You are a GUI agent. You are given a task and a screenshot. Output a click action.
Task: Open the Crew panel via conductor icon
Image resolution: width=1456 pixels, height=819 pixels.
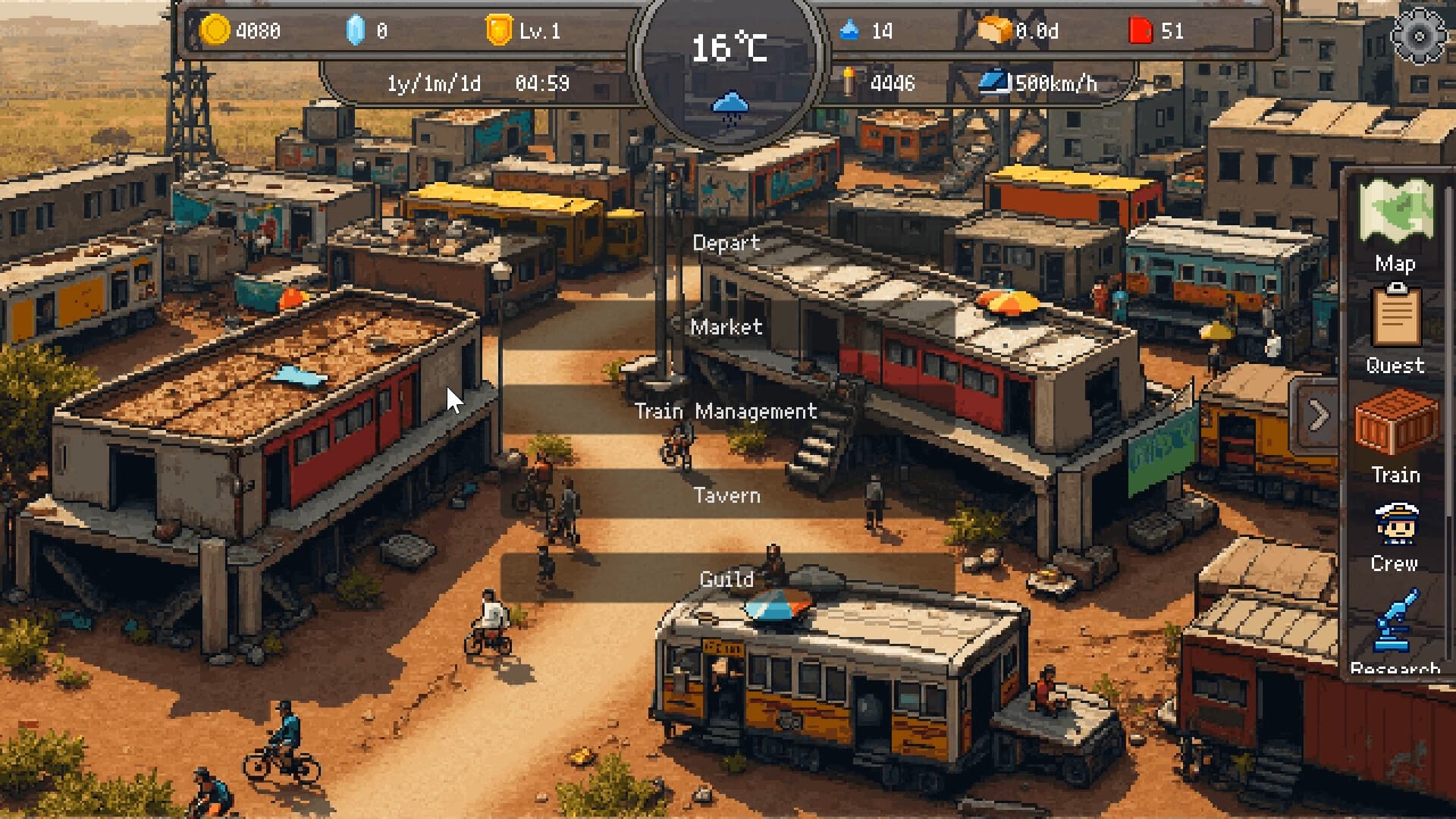pyautogui.click(x=1396, y=525)
